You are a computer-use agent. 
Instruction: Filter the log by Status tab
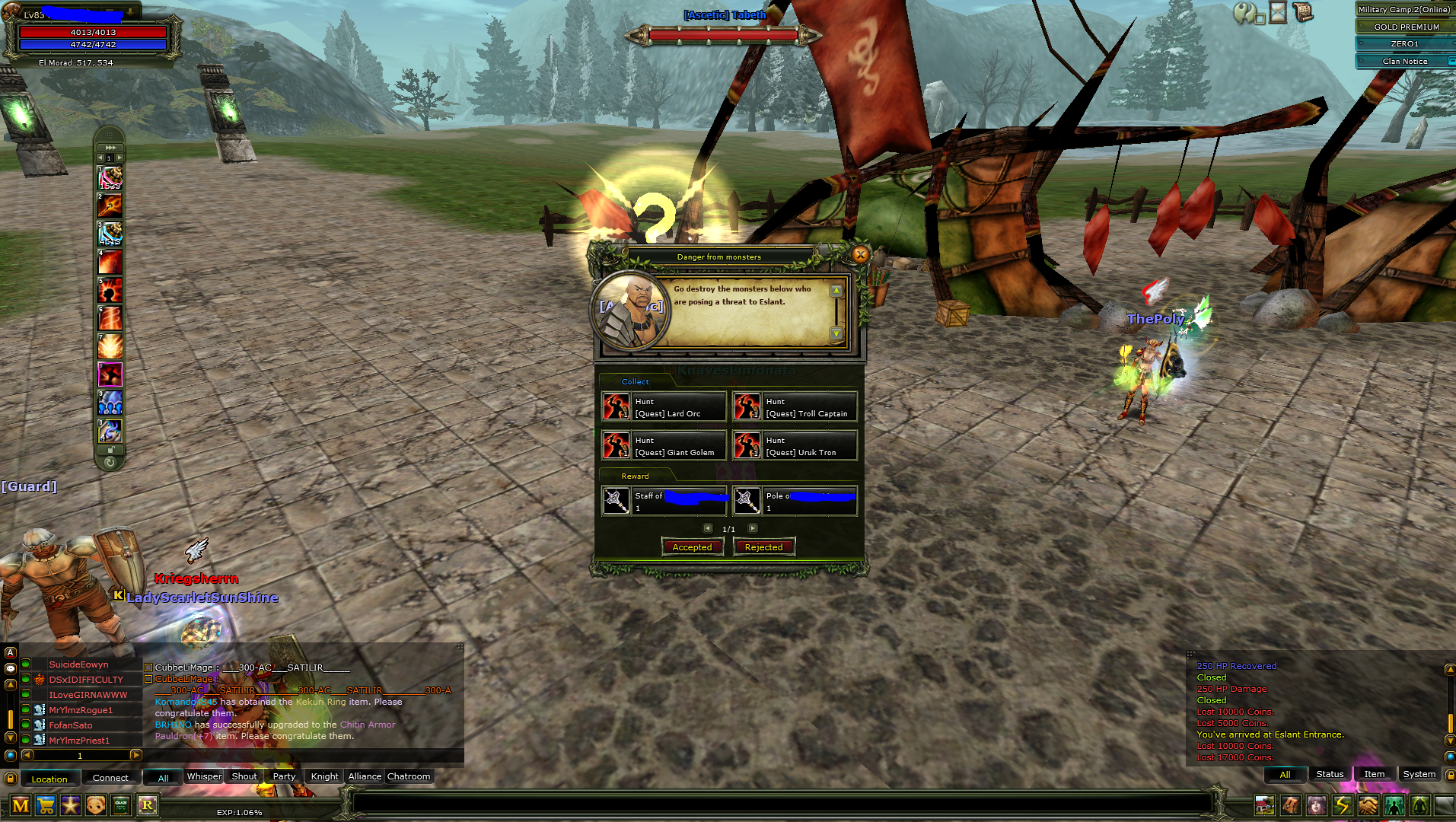pyautogui.click(x=1330, y=774)
